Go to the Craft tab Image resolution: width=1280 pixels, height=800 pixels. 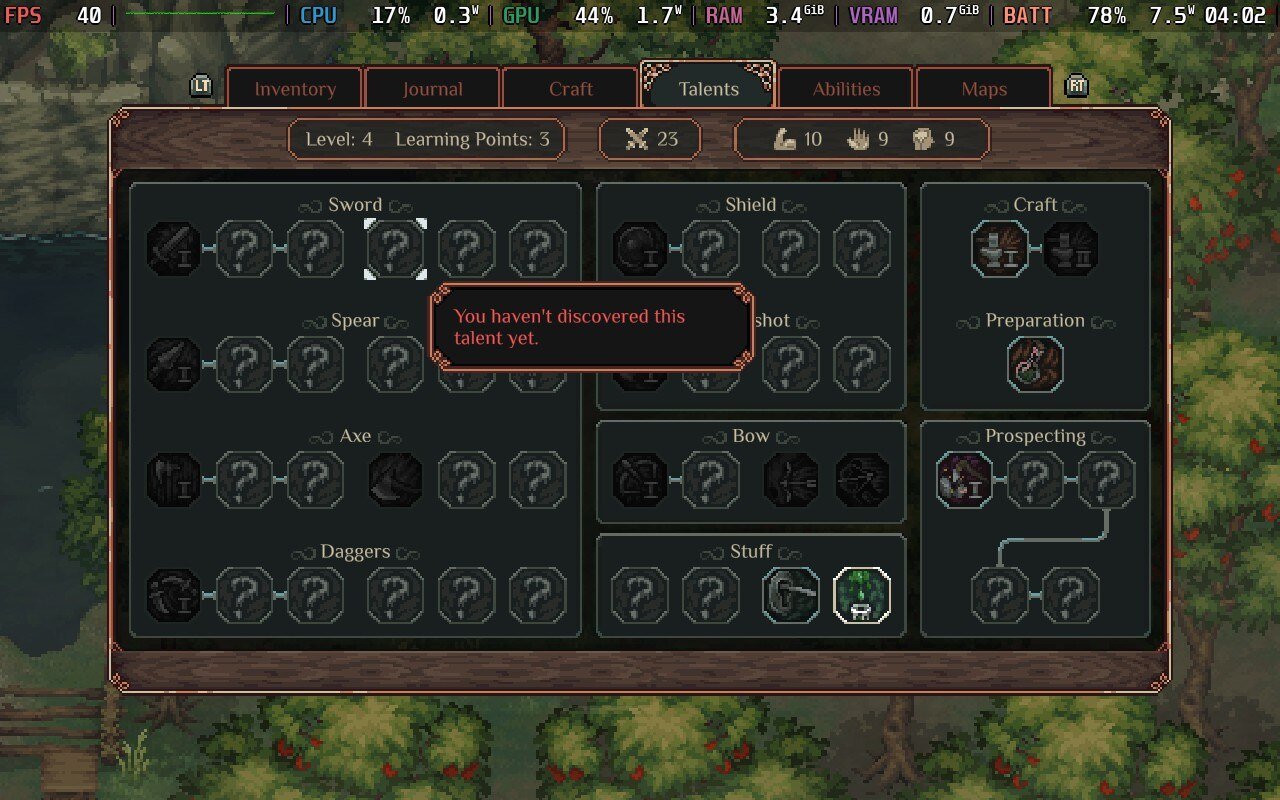tap(570, 89)
